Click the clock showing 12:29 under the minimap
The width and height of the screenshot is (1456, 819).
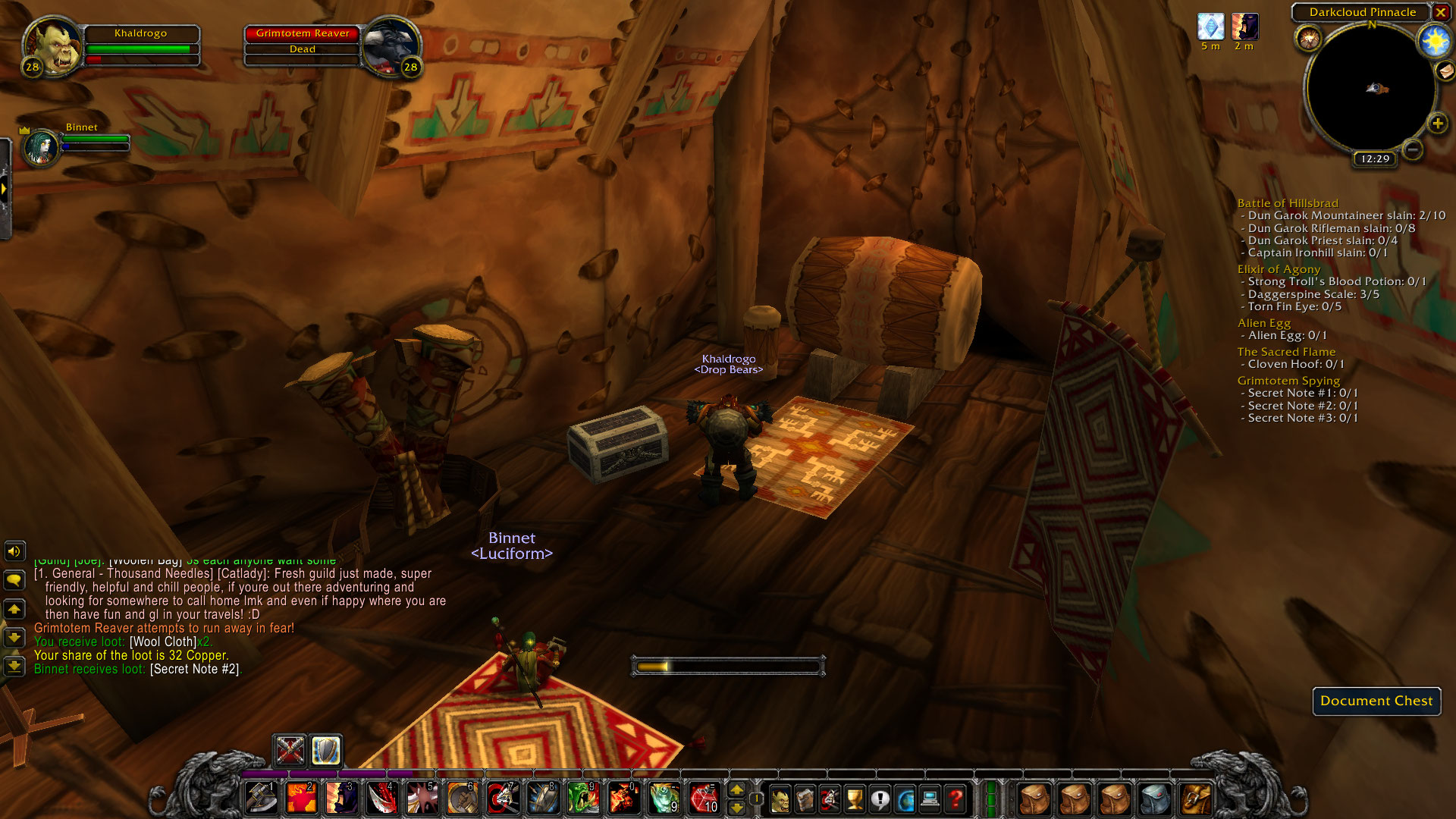(x=1376, y=160)
